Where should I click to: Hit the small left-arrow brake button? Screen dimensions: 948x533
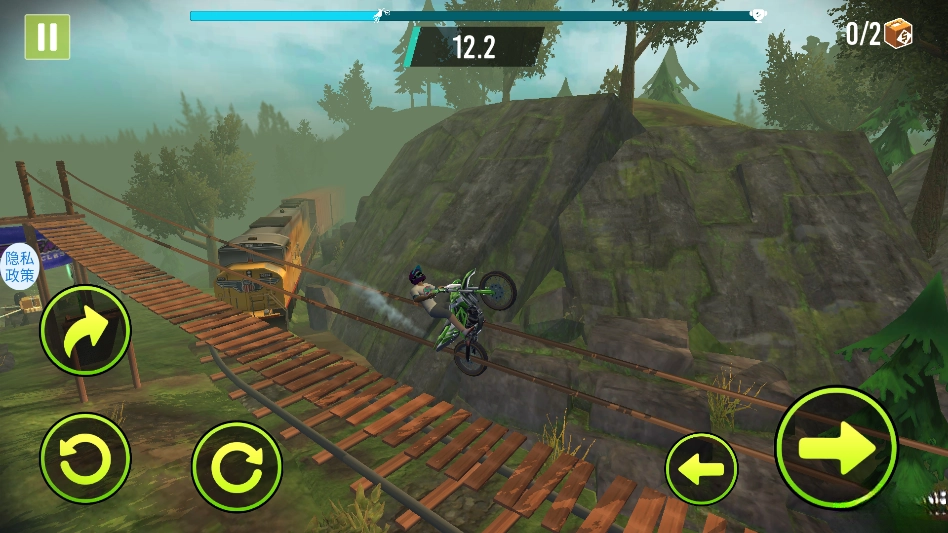pyautogui.click(x=701, y=469)
